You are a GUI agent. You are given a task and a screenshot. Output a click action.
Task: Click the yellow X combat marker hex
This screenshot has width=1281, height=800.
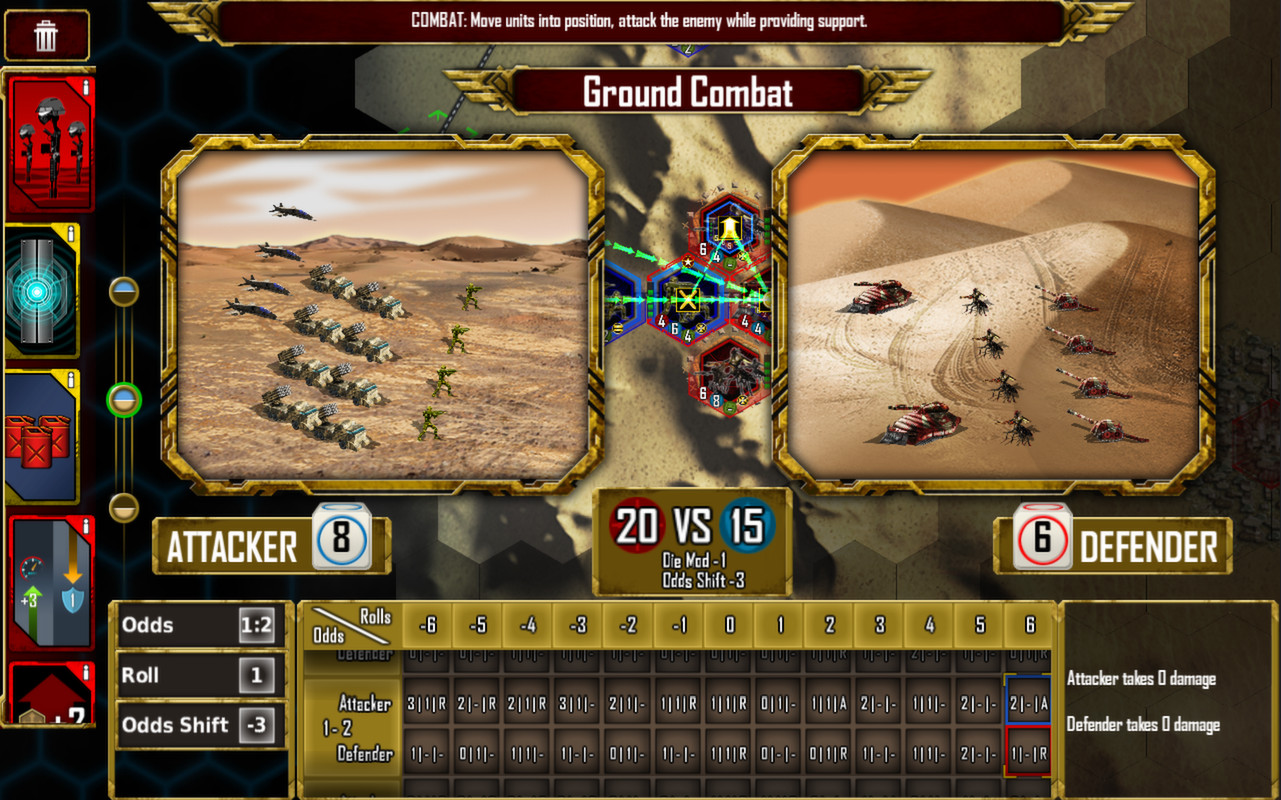pos(688,299)
